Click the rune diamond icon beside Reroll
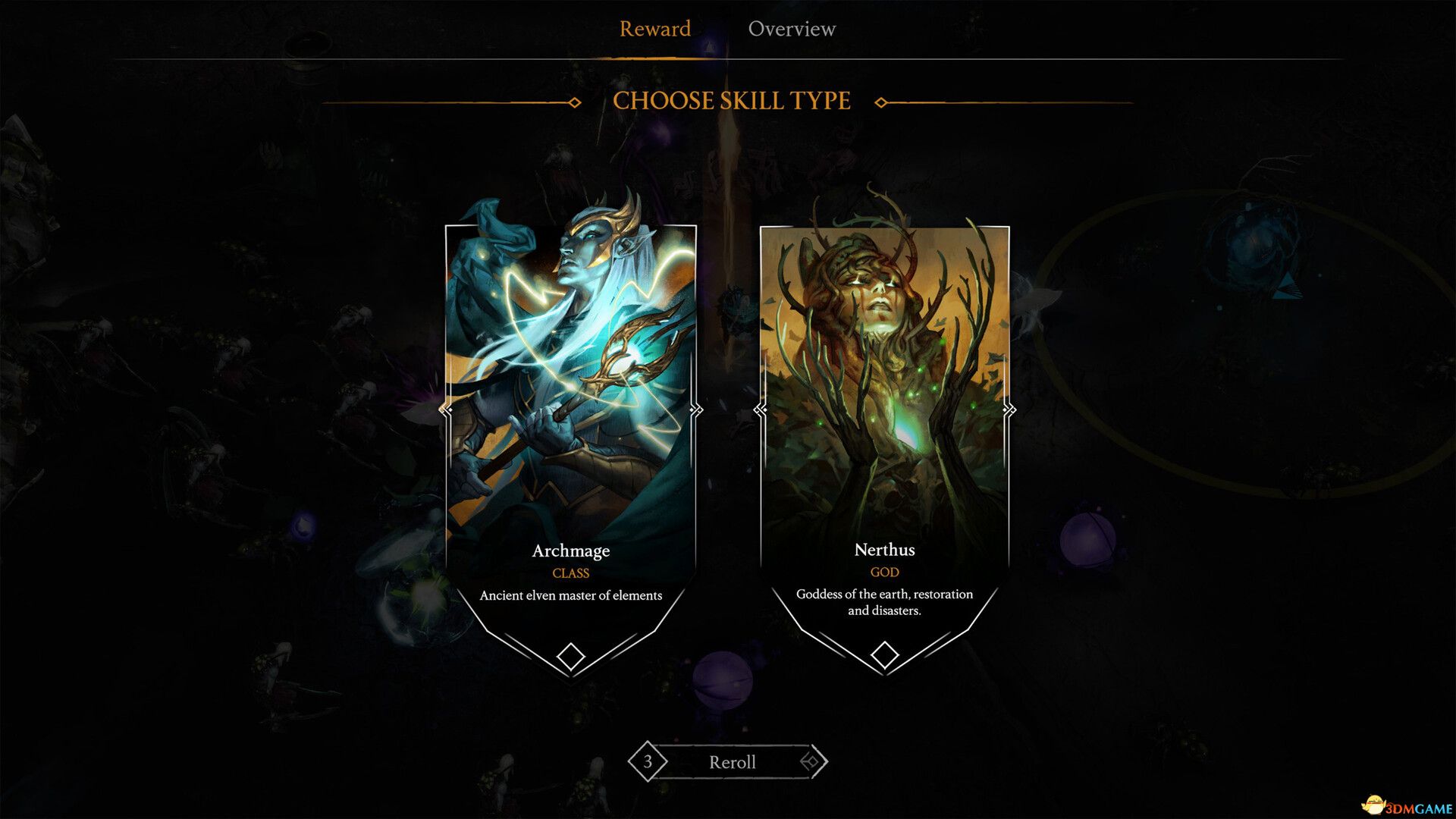 pos(811,762)
